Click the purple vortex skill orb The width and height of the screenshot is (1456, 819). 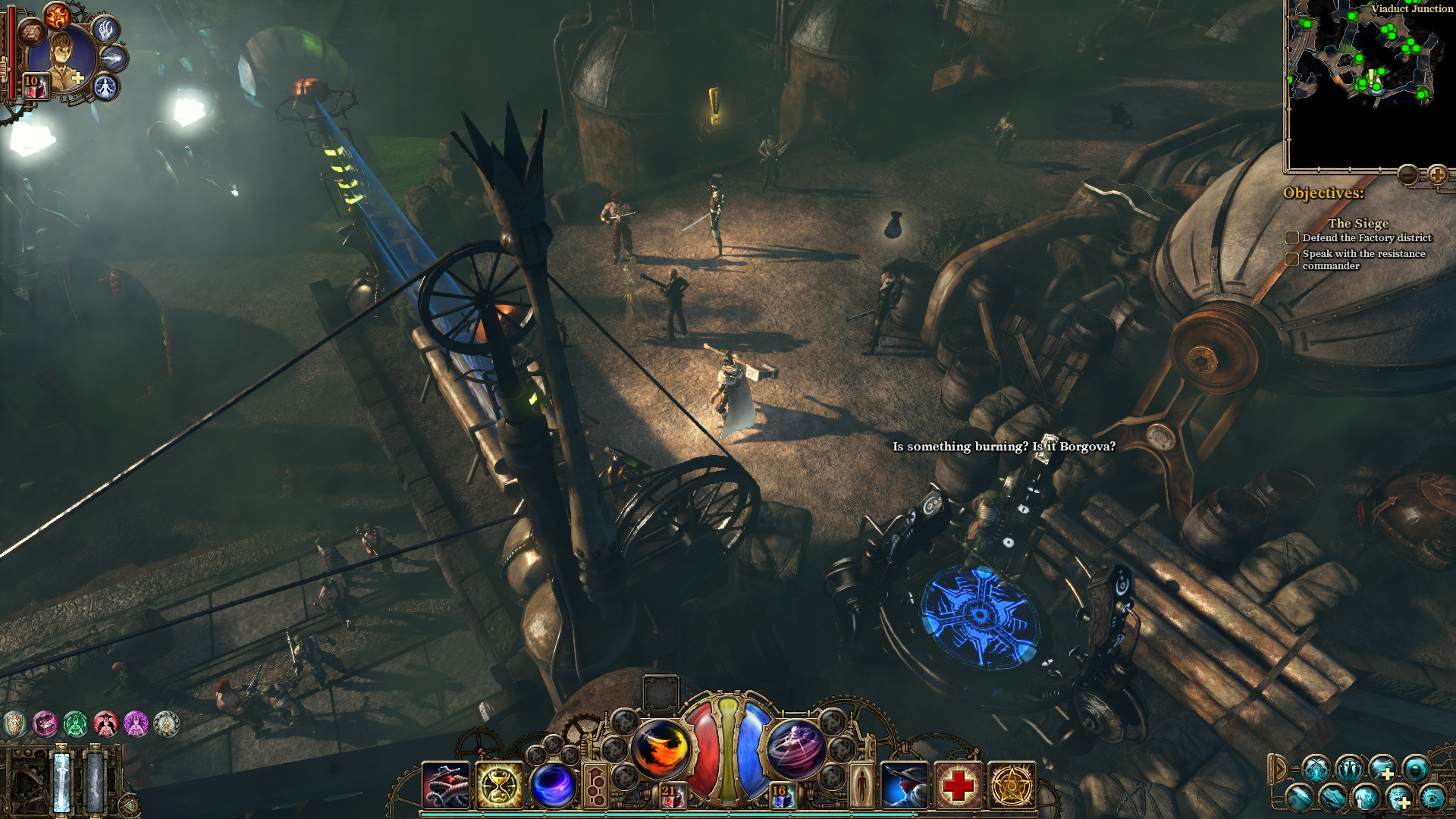coord(552,786)
